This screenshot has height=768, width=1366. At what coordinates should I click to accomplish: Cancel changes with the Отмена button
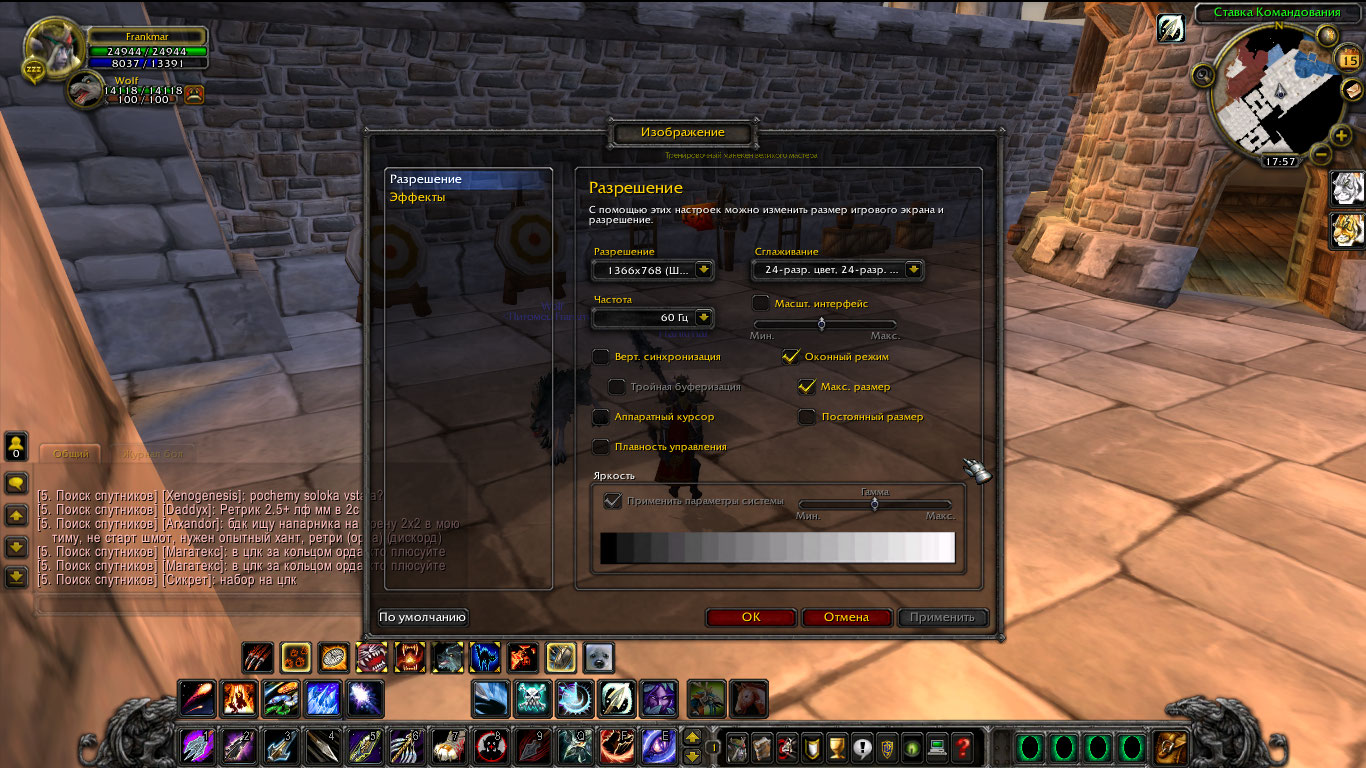846,617
